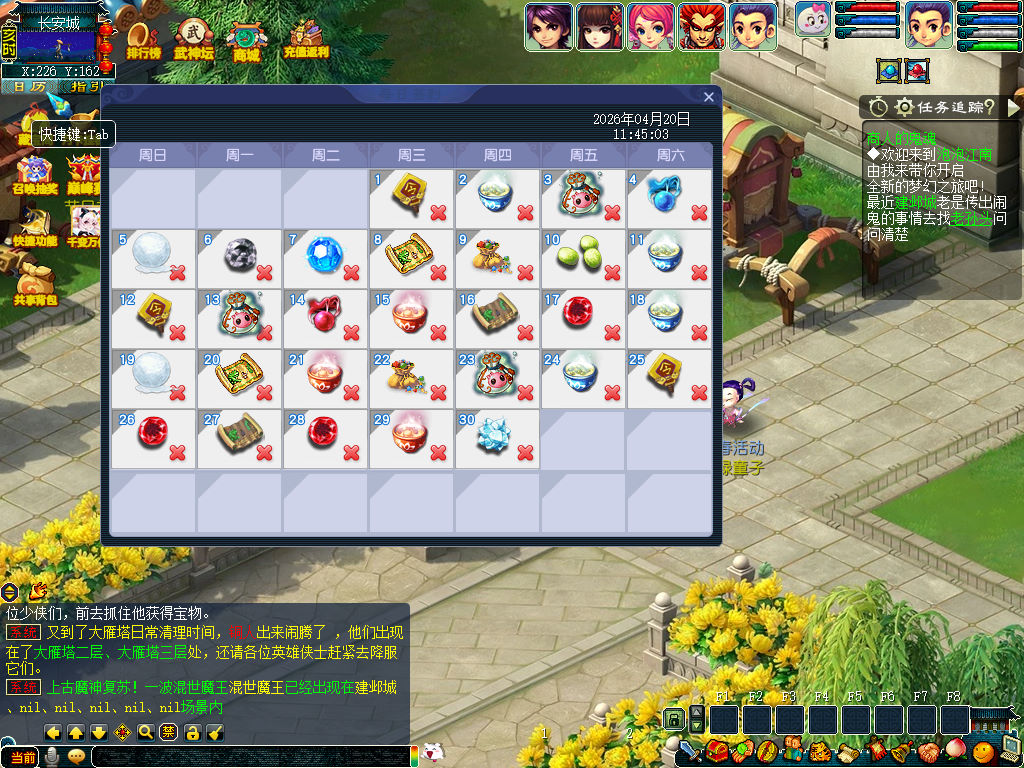The width and height of the screenshot is (1024, 768).
Task: Select the day 10 green beans reward
Action: tap(582, 253)
